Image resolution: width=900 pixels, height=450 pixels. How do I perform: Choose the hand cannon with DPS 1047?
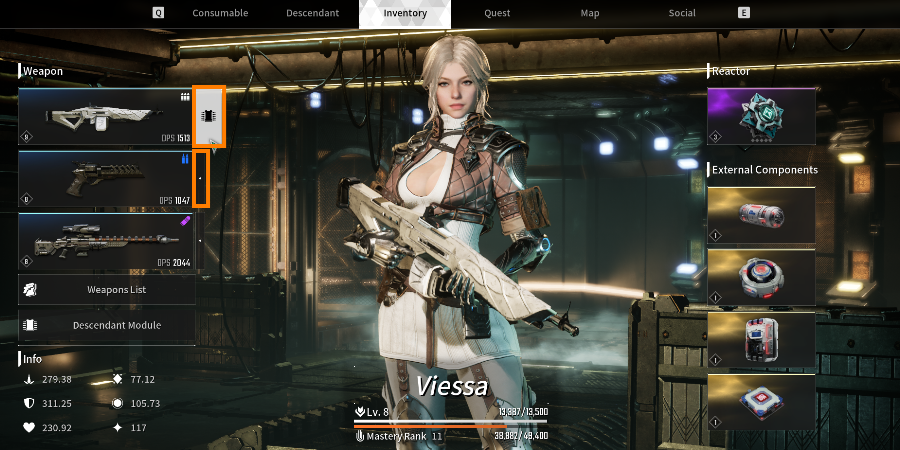coord(106,179)
